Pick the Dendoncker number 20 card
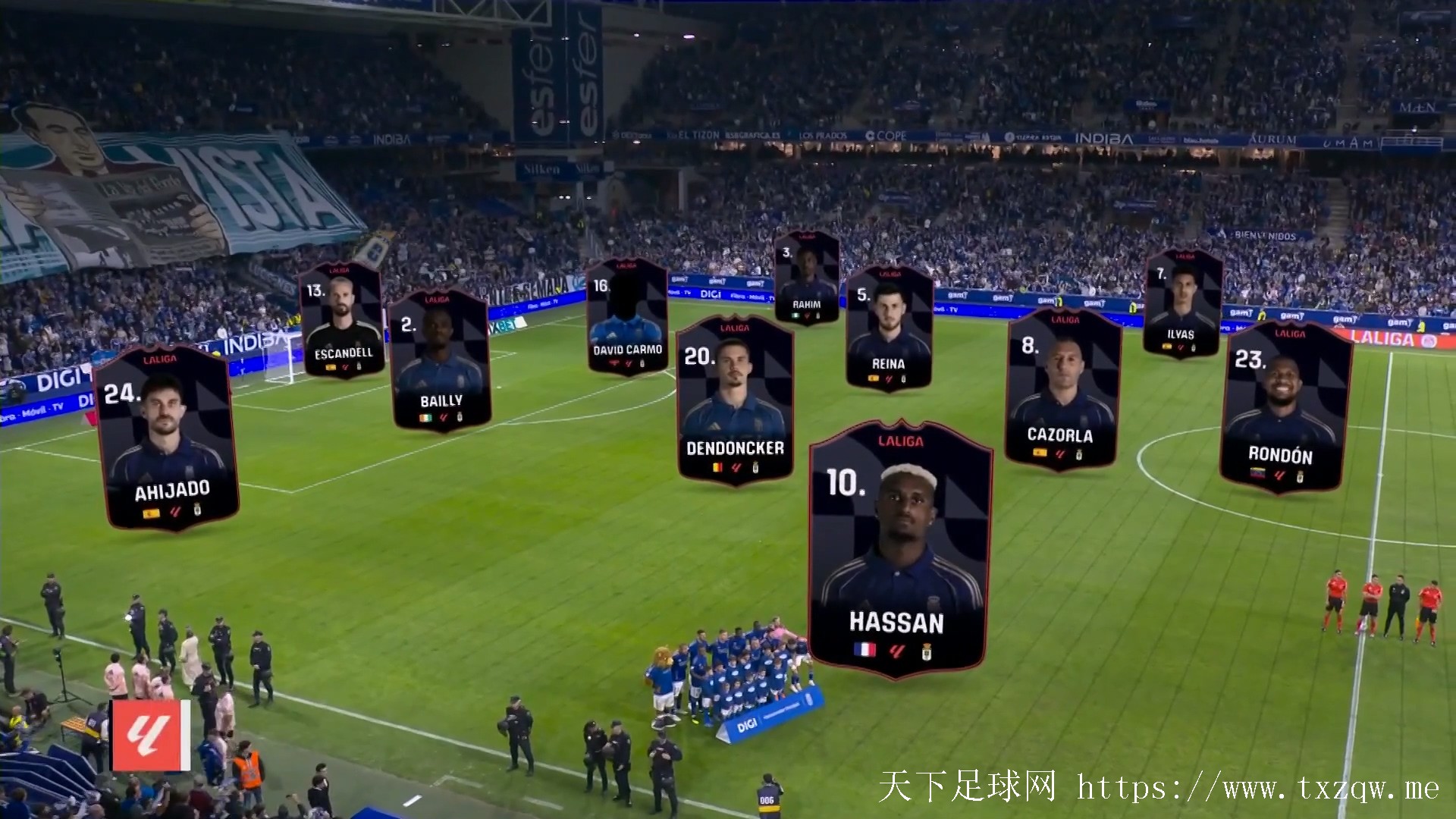The width and height of the screenshot is (1456, 819). click(x=734, y=400)
